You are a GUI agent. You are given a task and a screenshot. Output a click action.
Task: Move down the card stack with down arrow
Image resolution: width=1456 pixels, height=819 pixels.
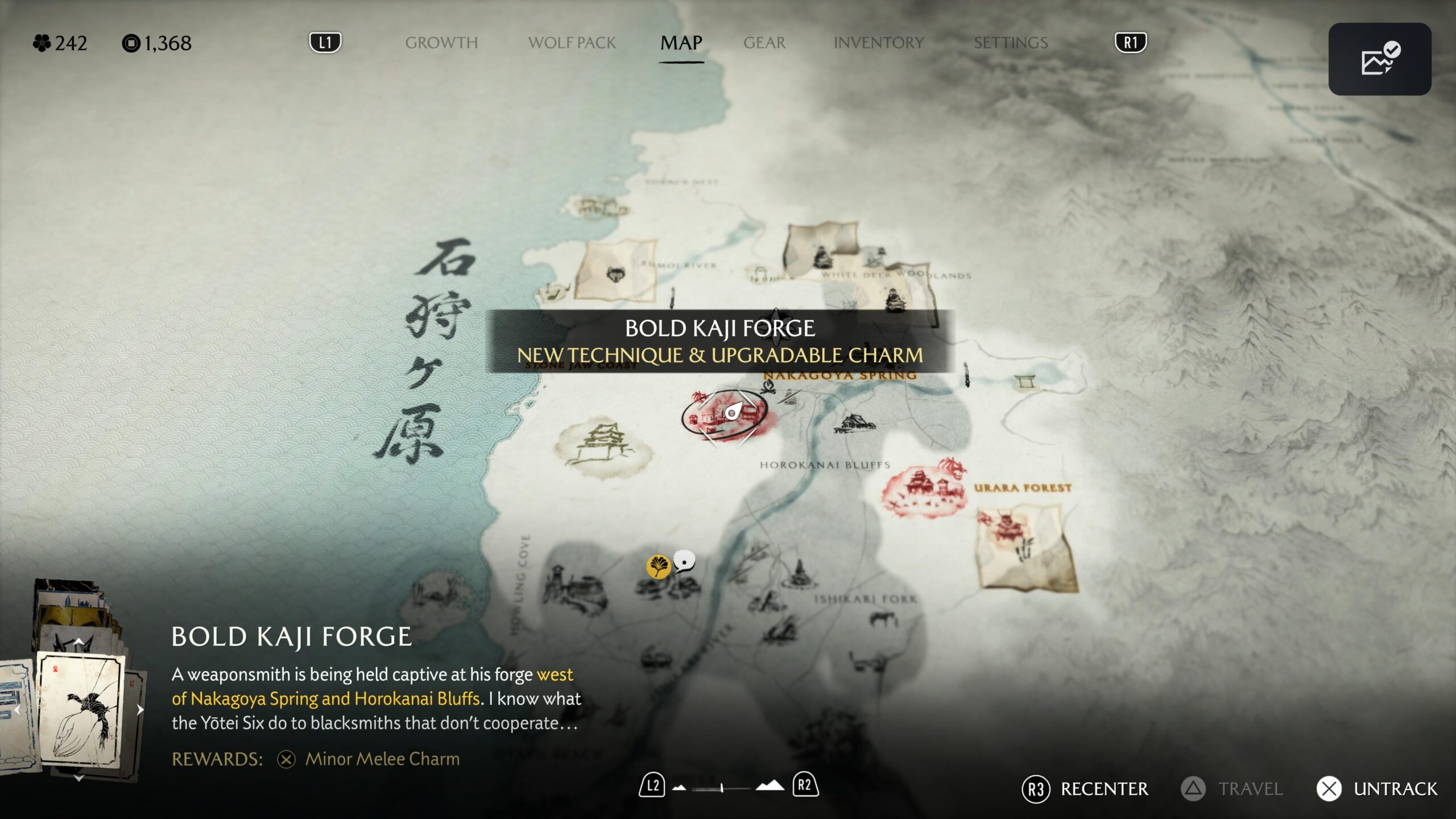pos(78,778)
